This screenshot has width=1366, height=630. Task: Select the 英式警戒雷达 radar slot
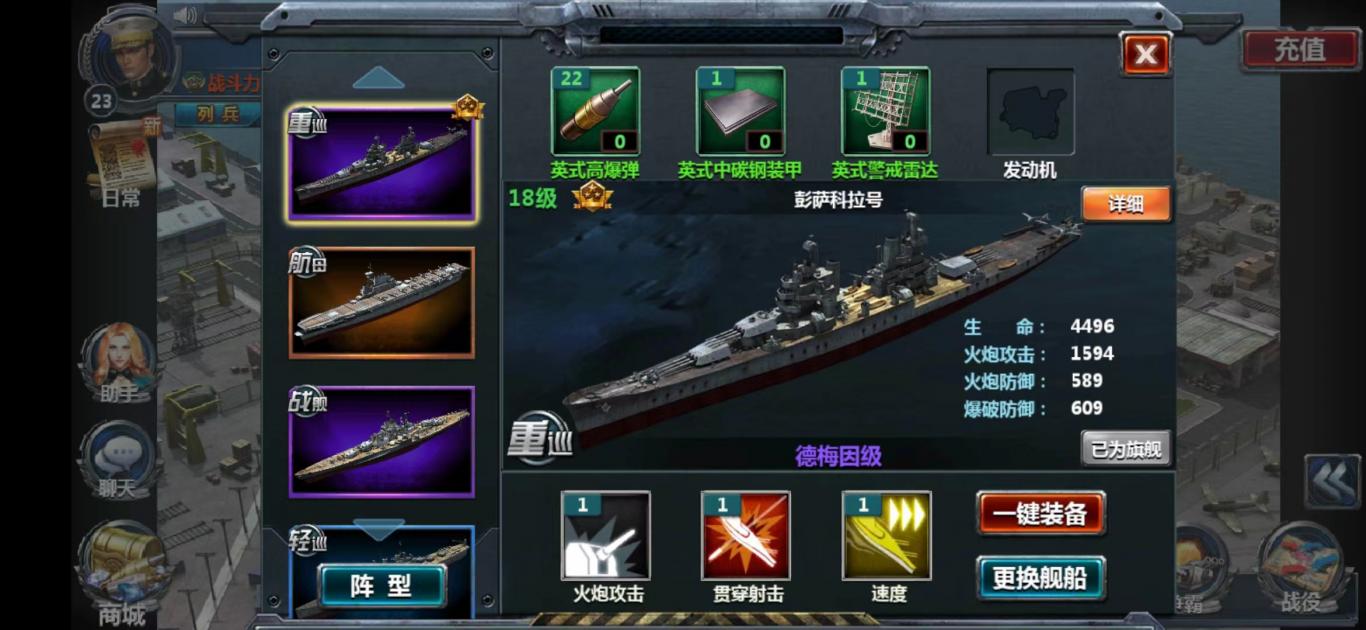(885, 111)
